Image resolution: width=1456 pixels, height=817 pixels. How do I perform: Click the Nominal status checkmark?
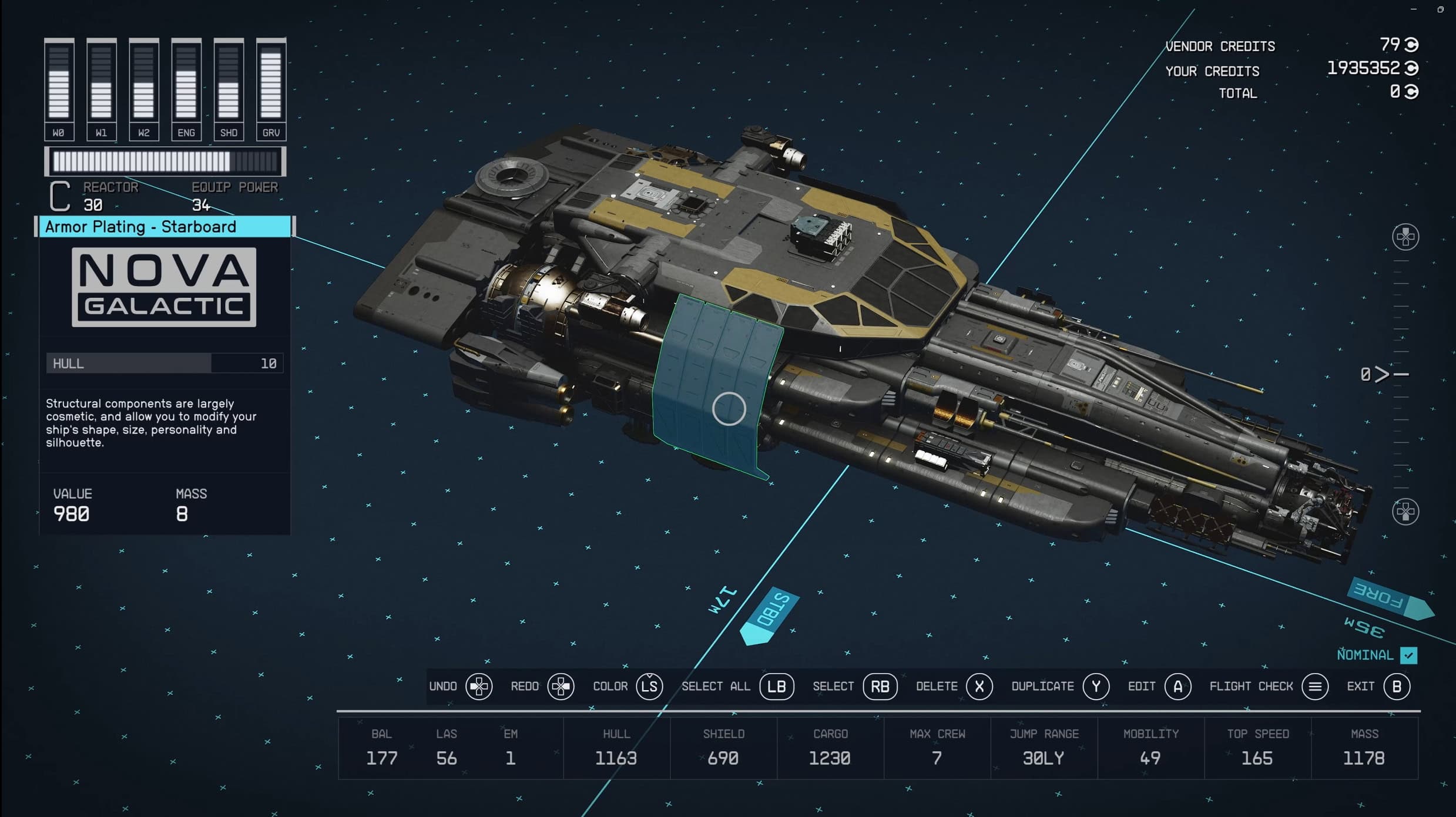1408,655
